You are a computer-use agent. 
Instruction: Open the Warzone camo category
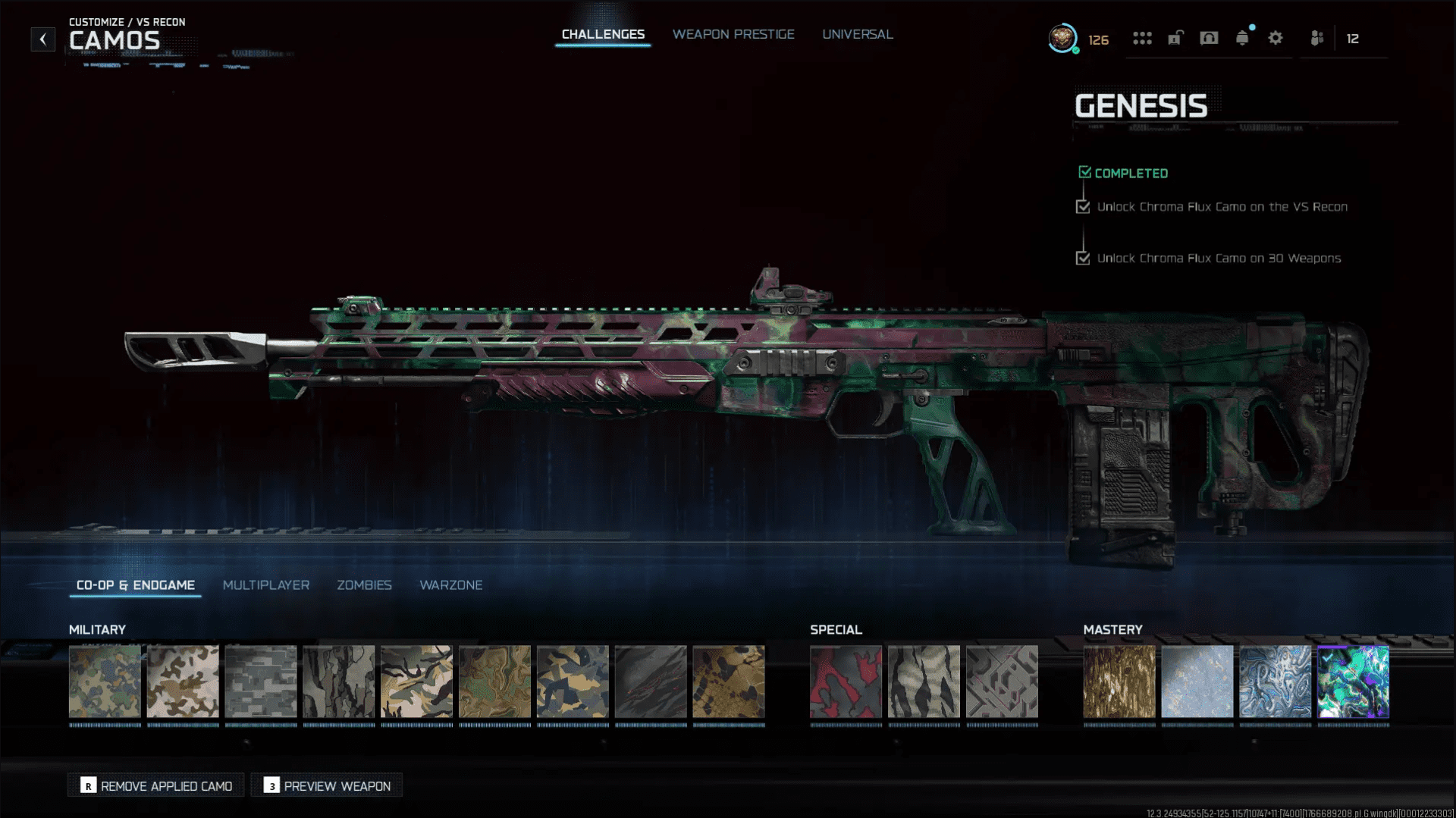451,585
